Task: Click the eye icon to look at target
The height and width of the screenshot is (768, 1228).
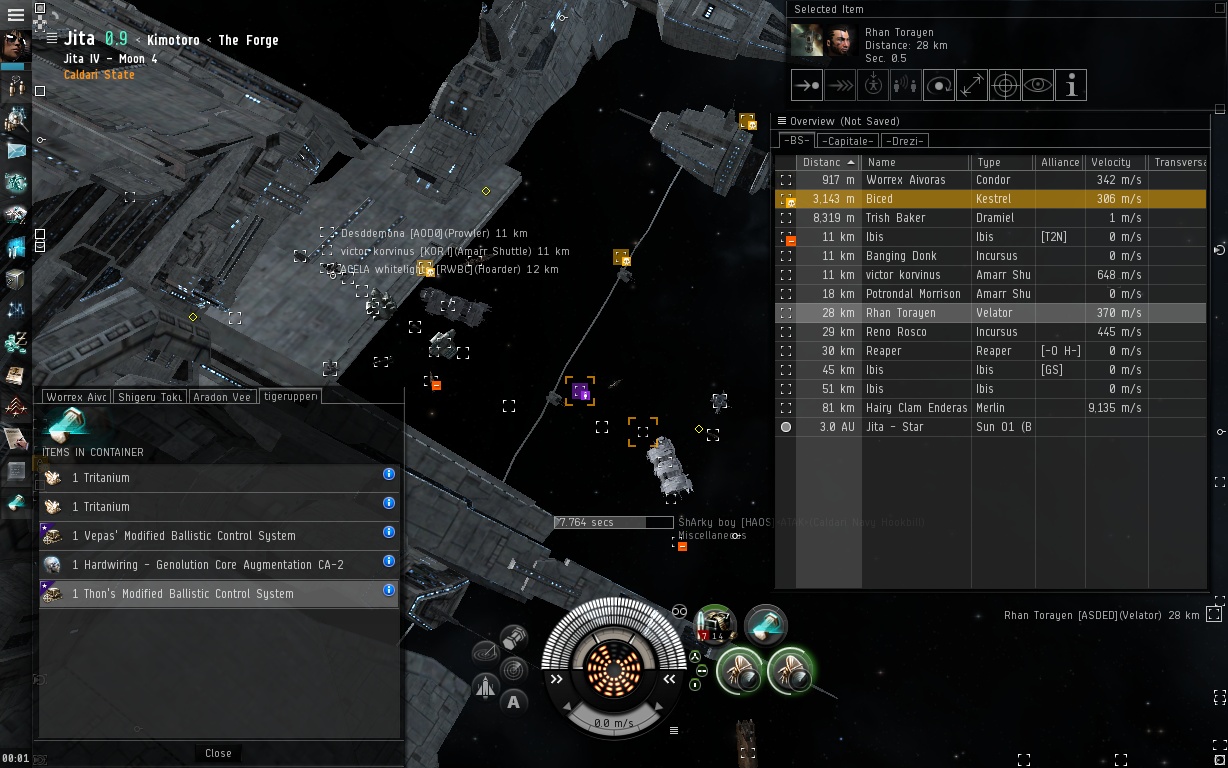Action: [1038, 86]
